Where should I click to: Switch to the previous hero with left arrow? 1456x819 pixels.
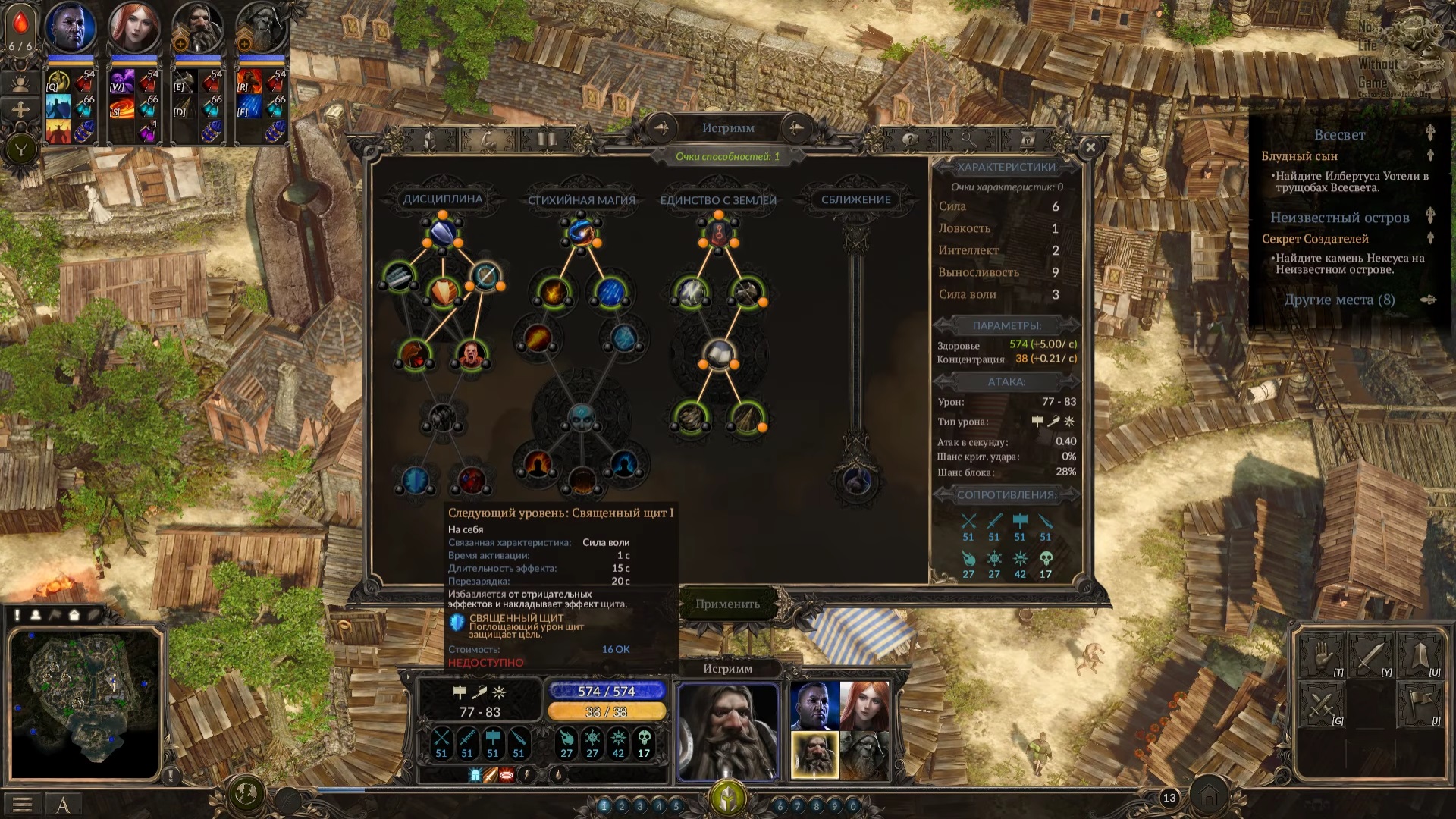point(661,128)
